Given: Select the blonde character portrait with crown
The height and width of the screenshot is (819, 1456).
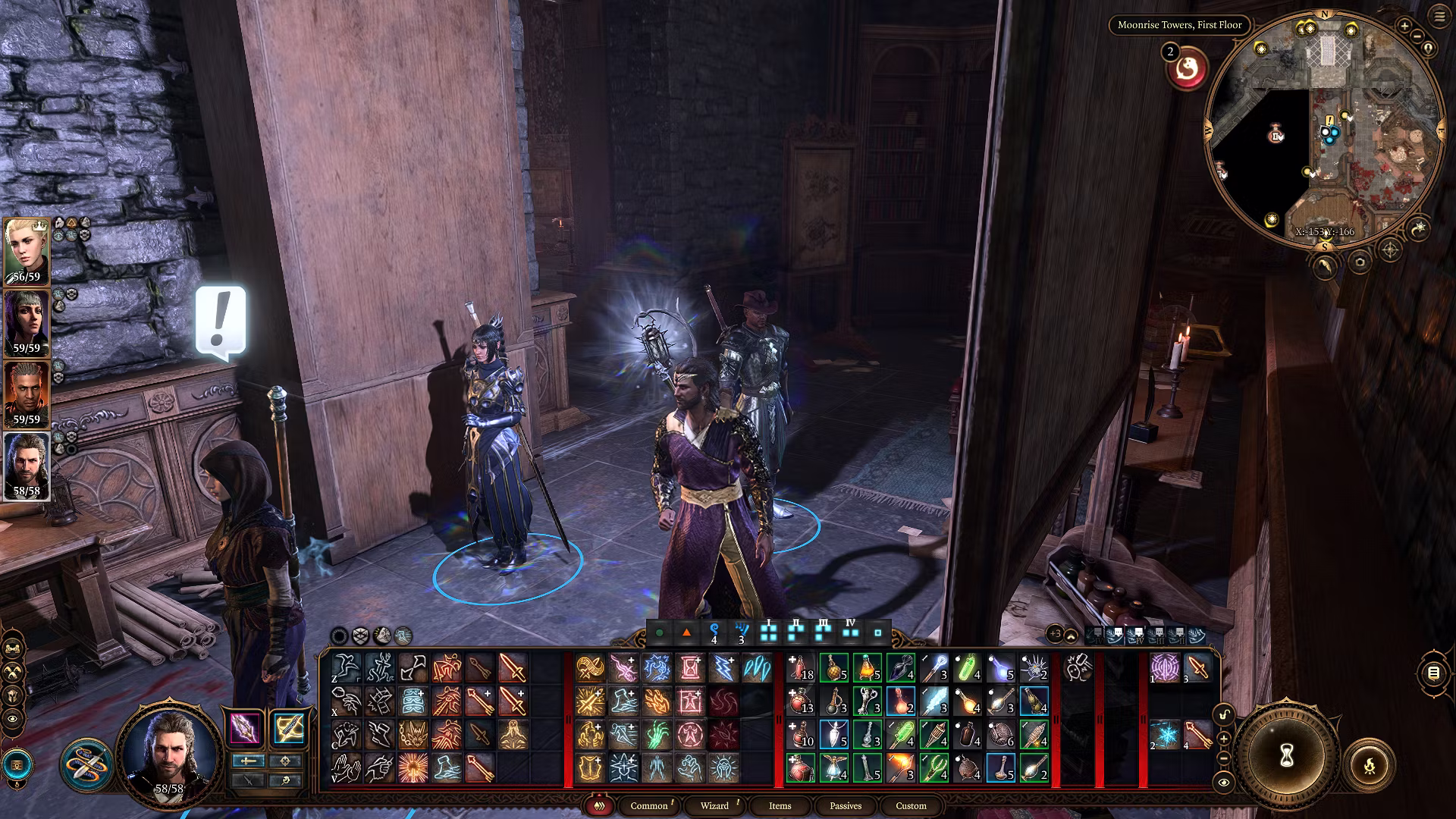Looking at the screenshot, I should 27,252.
